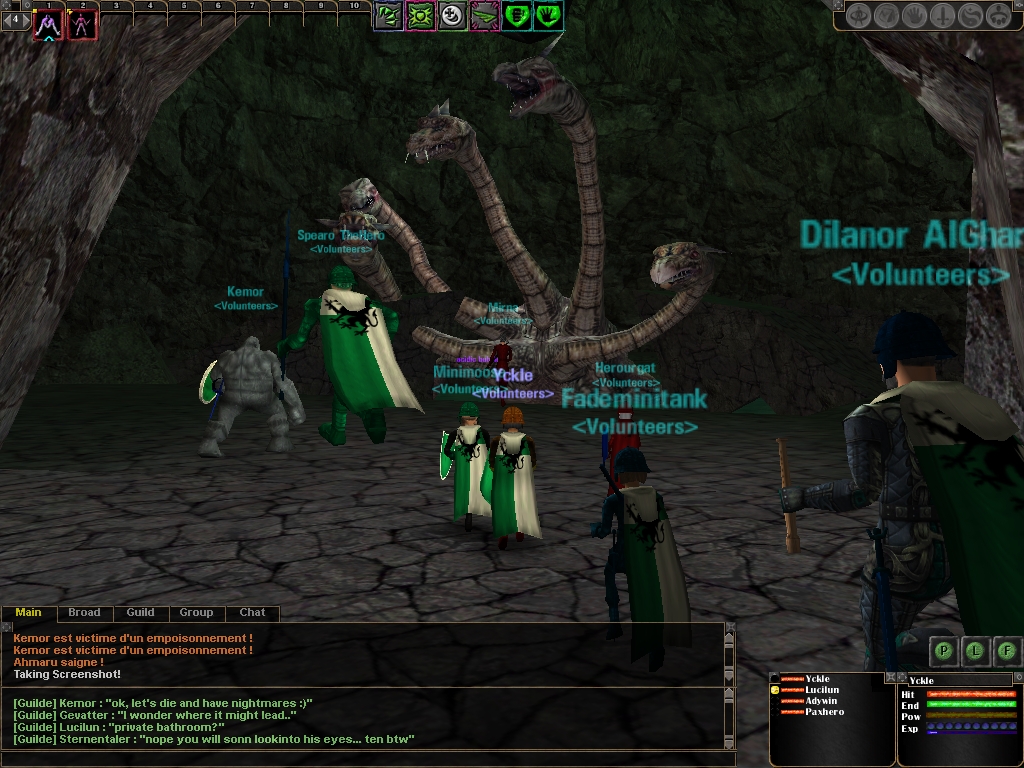This screenshot has height=768, width=1024.
Task: Click the green L button
Action: [x=975, y=651]
